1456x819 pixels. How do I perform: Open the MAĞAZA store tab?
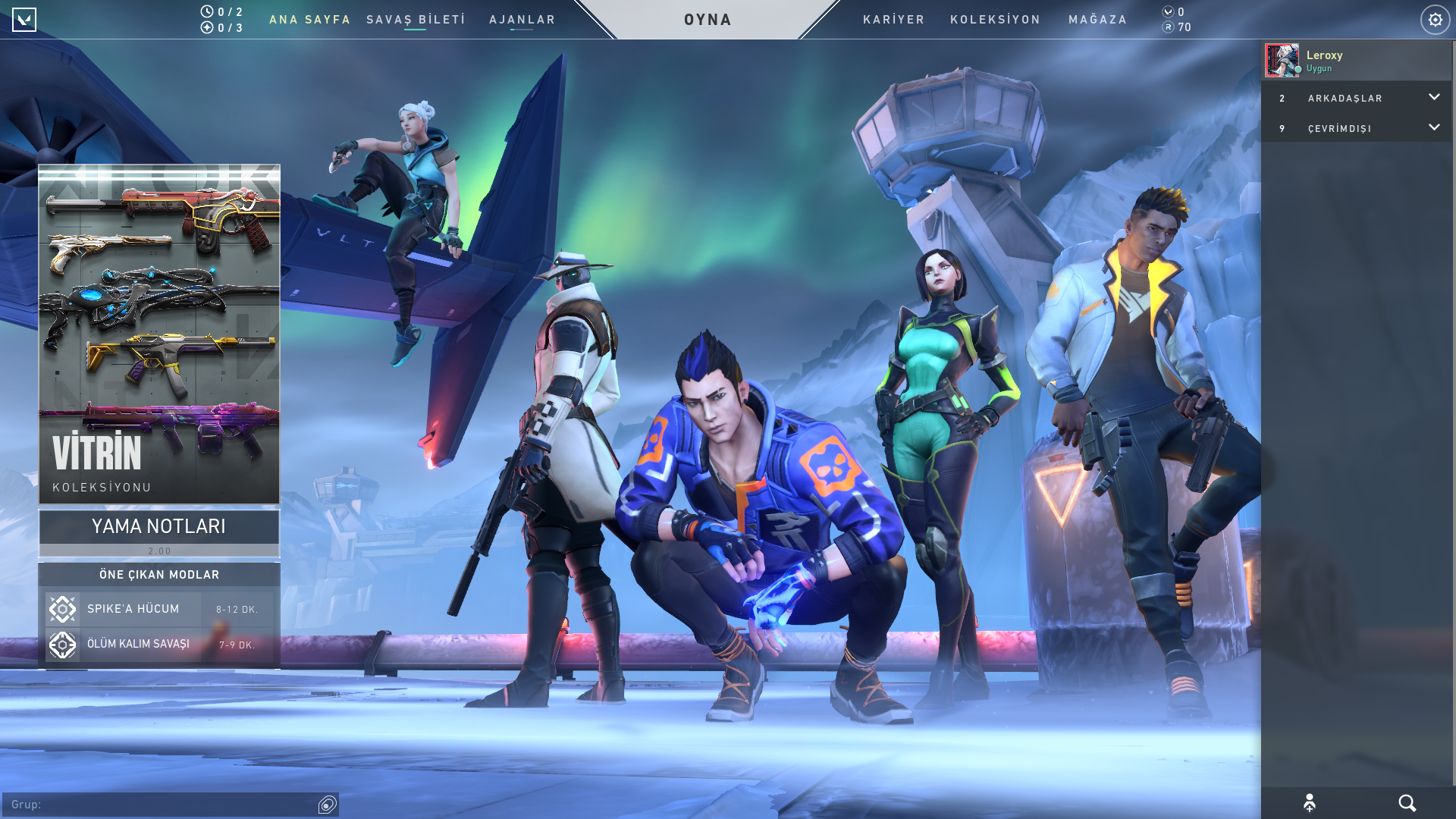tap(1097, 20)
